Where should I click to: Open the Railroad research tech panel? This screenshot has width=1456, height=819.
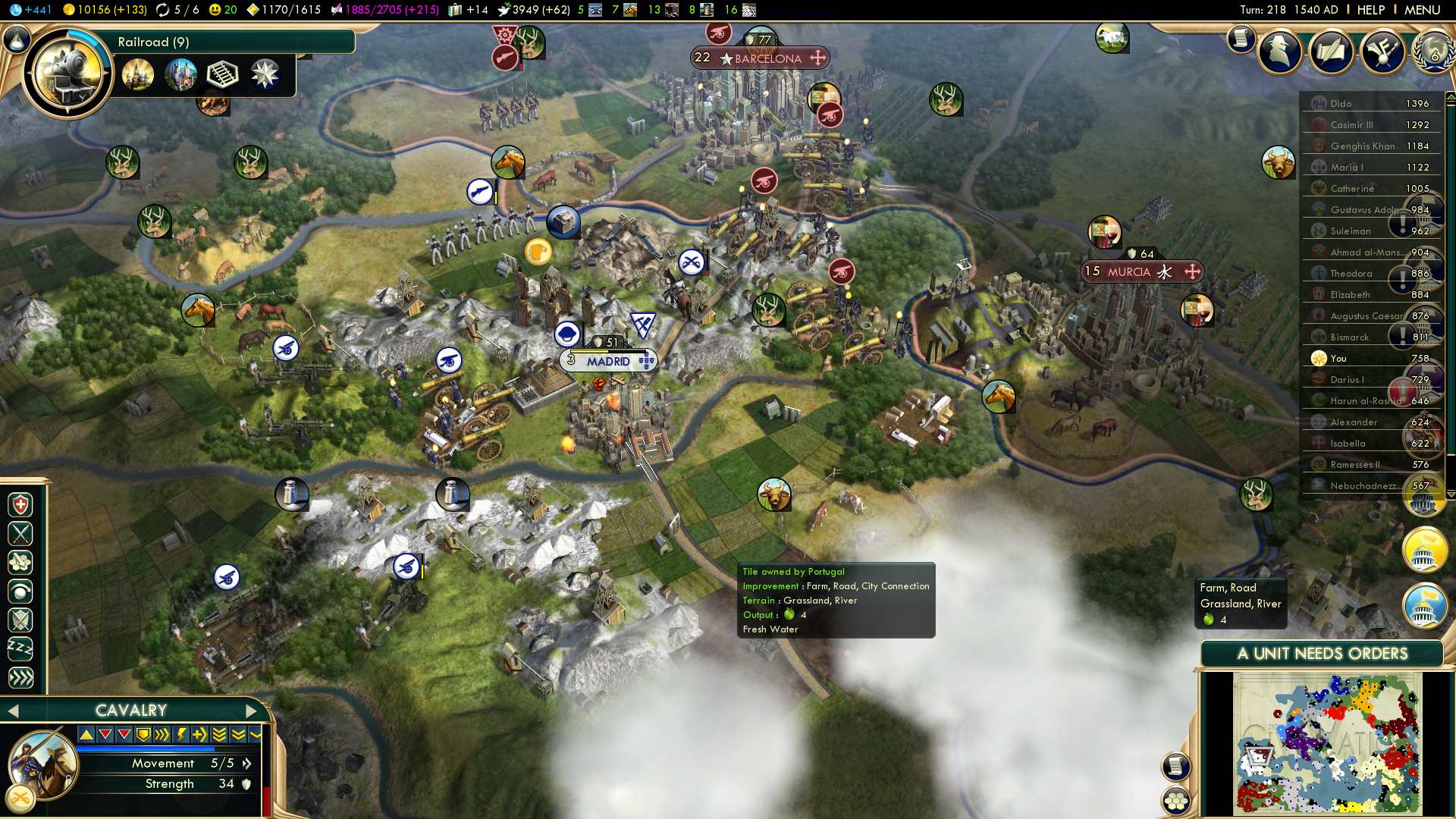point(68,74)
